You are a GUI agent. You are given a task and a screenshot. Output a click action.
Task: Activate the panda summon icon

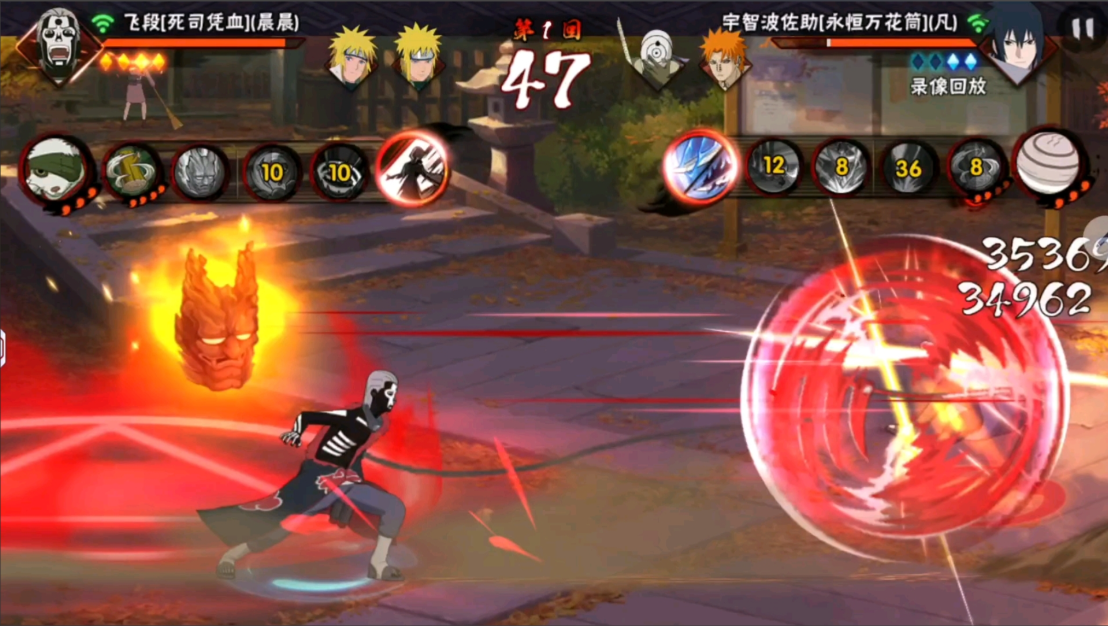[58, 171]
